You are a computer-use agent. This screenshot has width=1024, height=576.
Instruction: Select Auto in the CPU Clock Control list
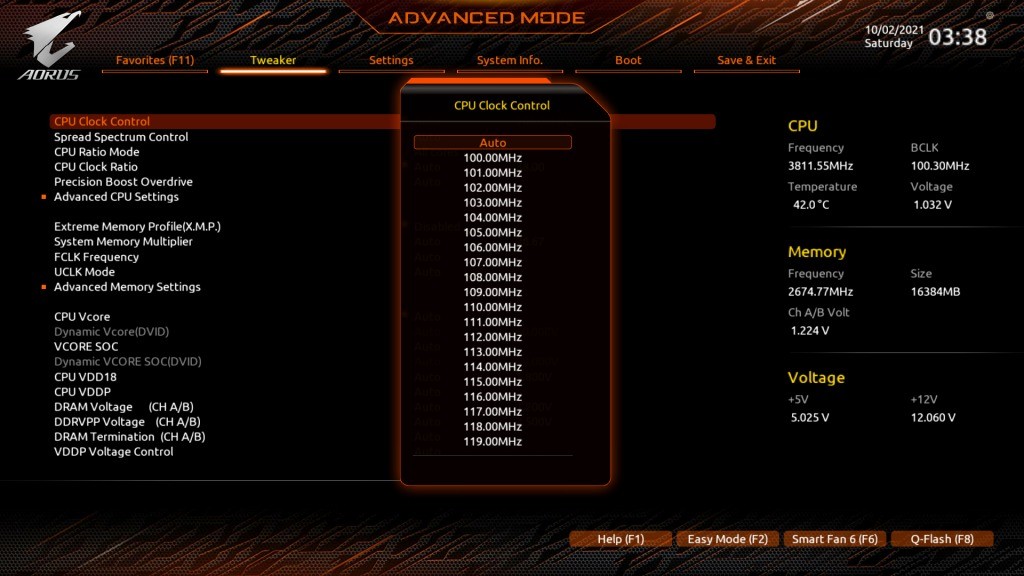click(x=493, y=143)
